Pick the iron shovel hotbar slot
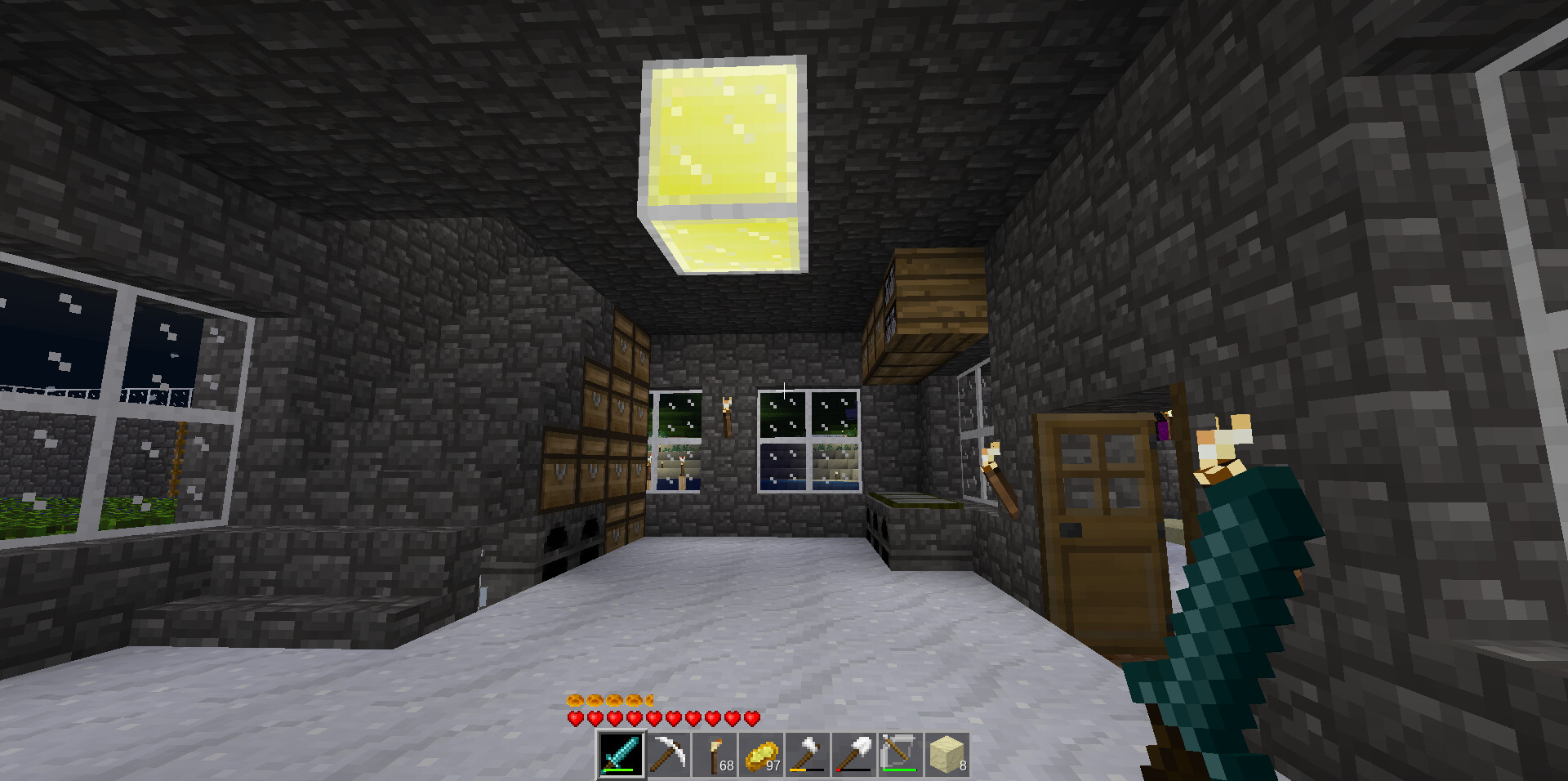Screen dimensions: 1568x781 click(x=854, y=754)
